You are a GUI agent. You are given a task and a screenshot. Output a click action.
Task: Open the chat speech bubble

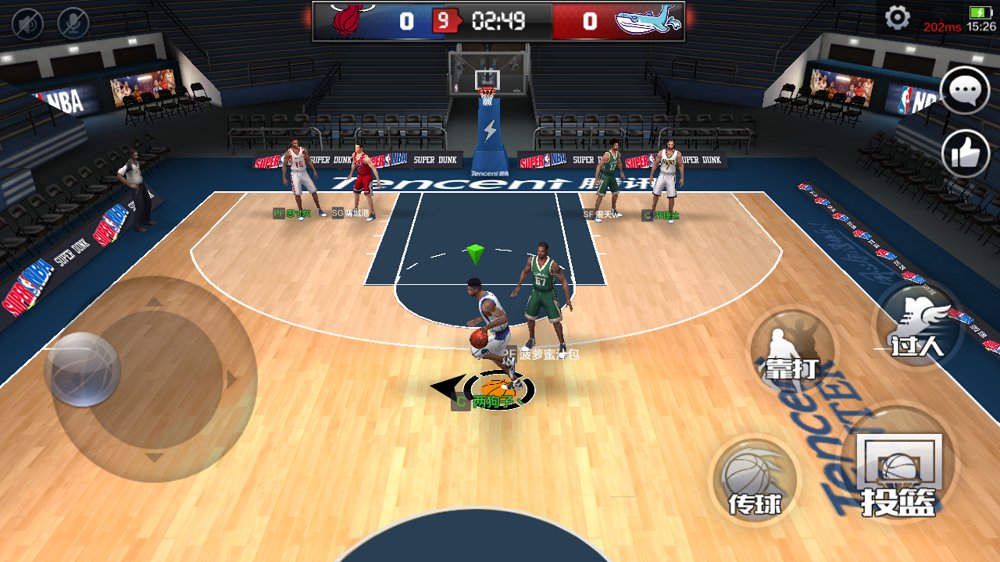click(x=965, y=92)
